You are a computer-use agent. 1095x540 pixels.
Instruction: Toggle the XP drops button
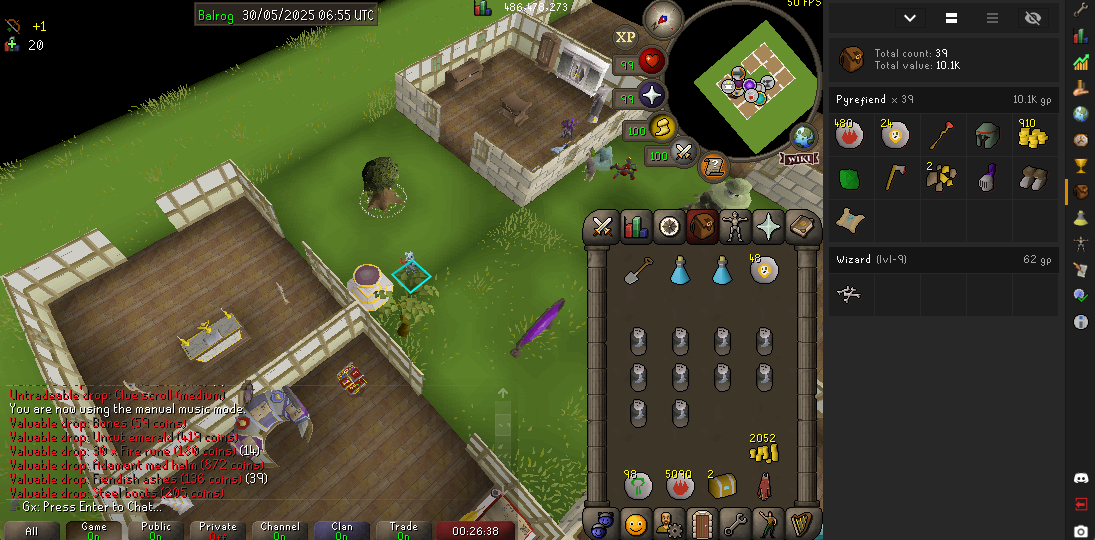click(x=626, y=37)
